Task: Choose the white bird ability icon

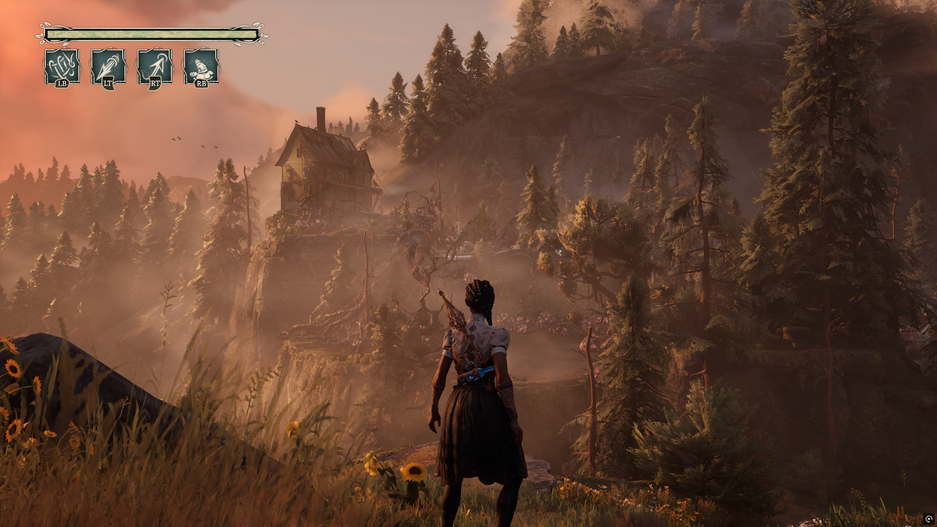Action: [201, 66]
